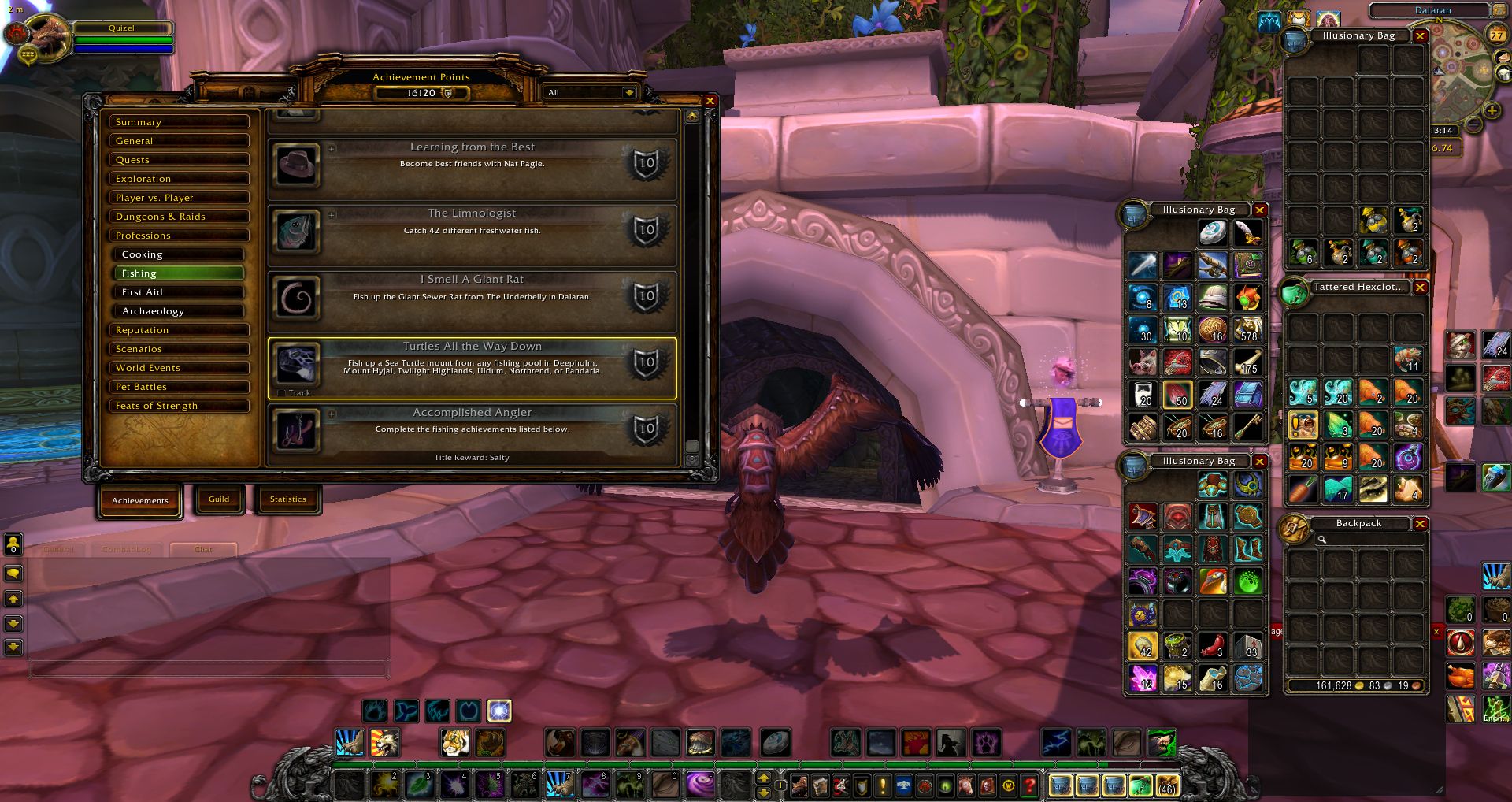
Task: Zoom in on the minimap
Action: point(1492,111)
